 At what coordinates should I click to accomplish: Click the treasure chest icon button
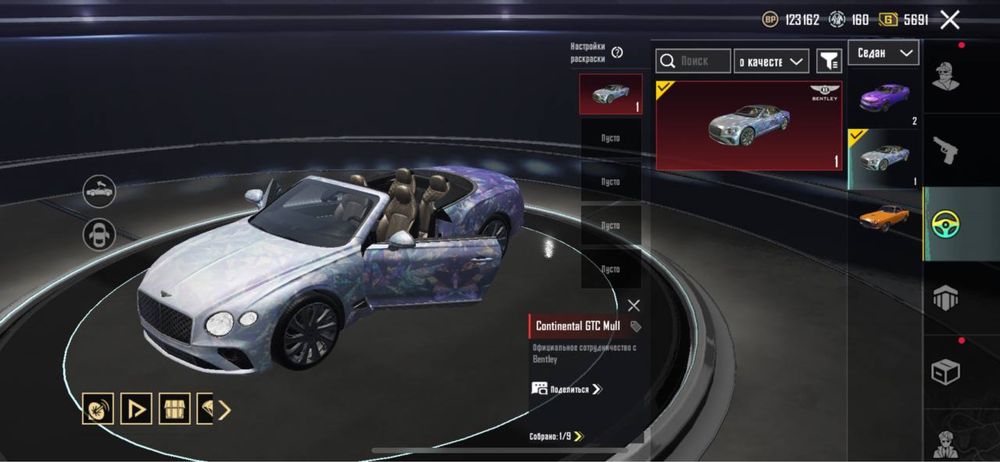coord(172,408)
